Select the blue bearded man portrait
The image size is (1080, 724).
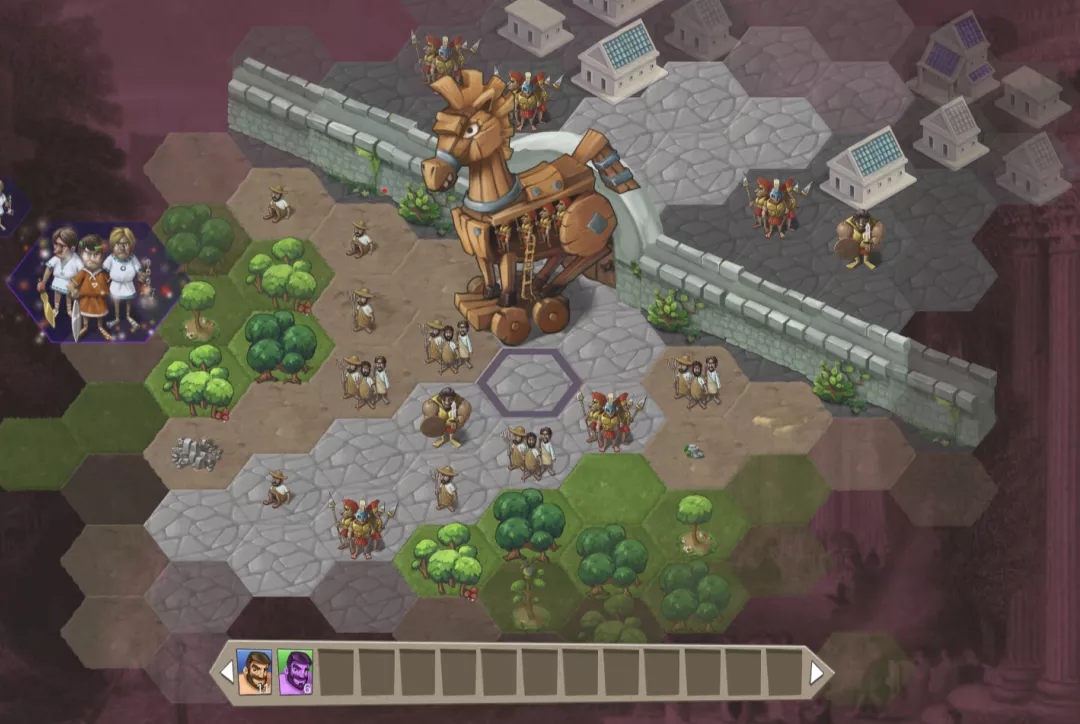(253, 672)
